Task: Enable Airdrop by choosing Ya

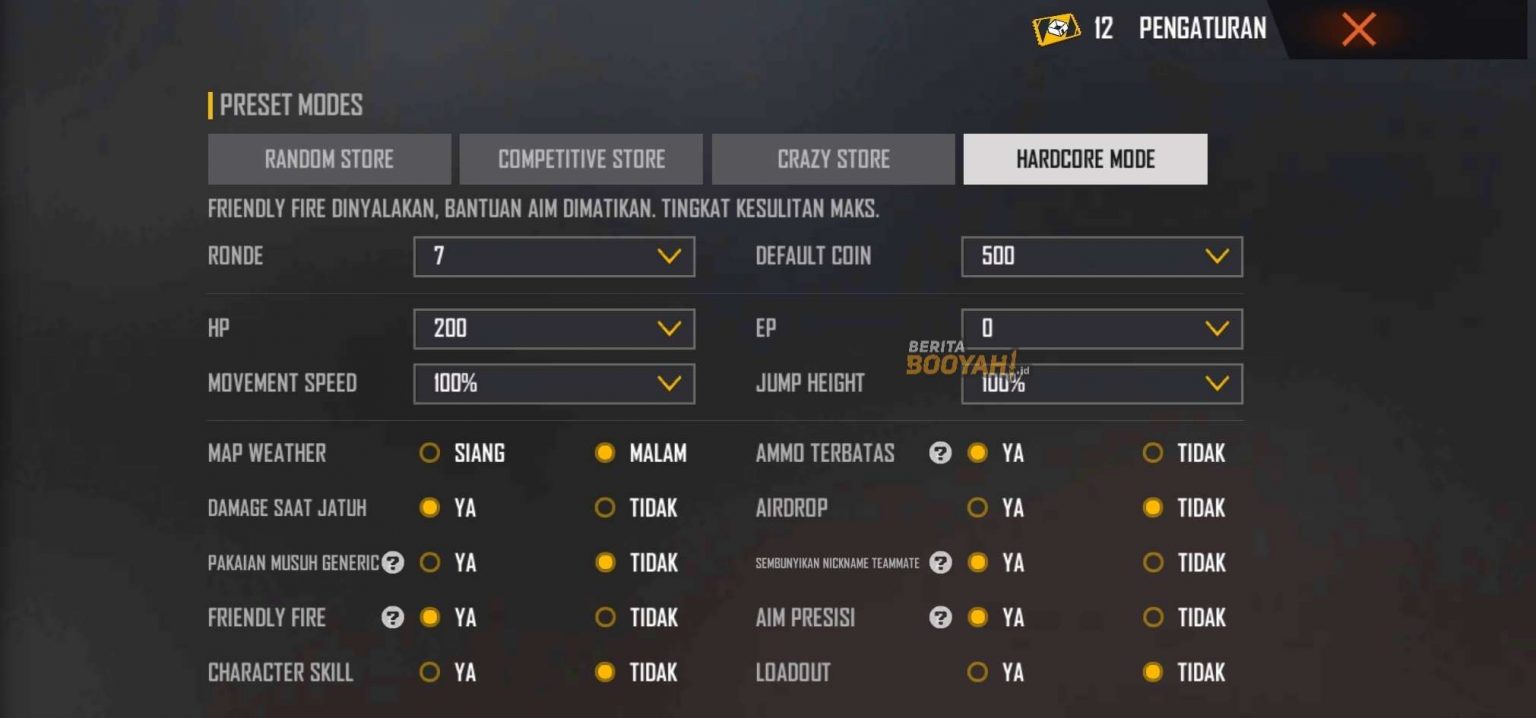Action: pos(978,508)
